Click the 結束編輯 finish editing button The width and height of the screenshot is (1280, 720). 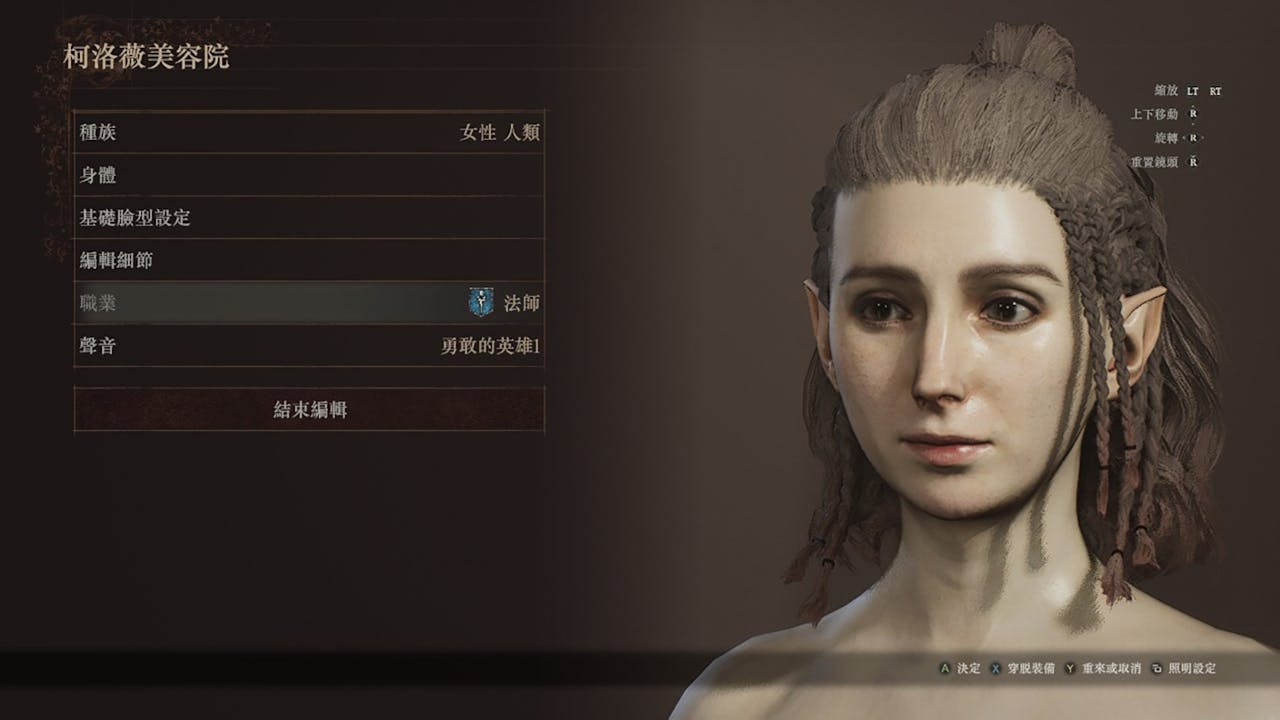(309, 409)
